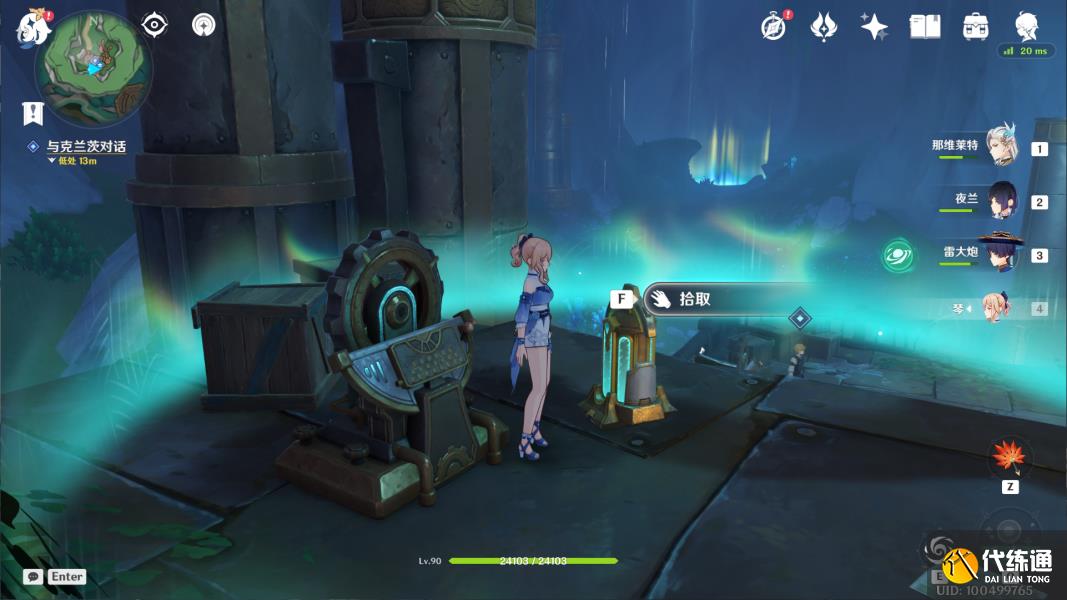Screen dimensions: 1067x600
Task: Click the quest marker icon below the minimap
Action: [x=36, y=112]
